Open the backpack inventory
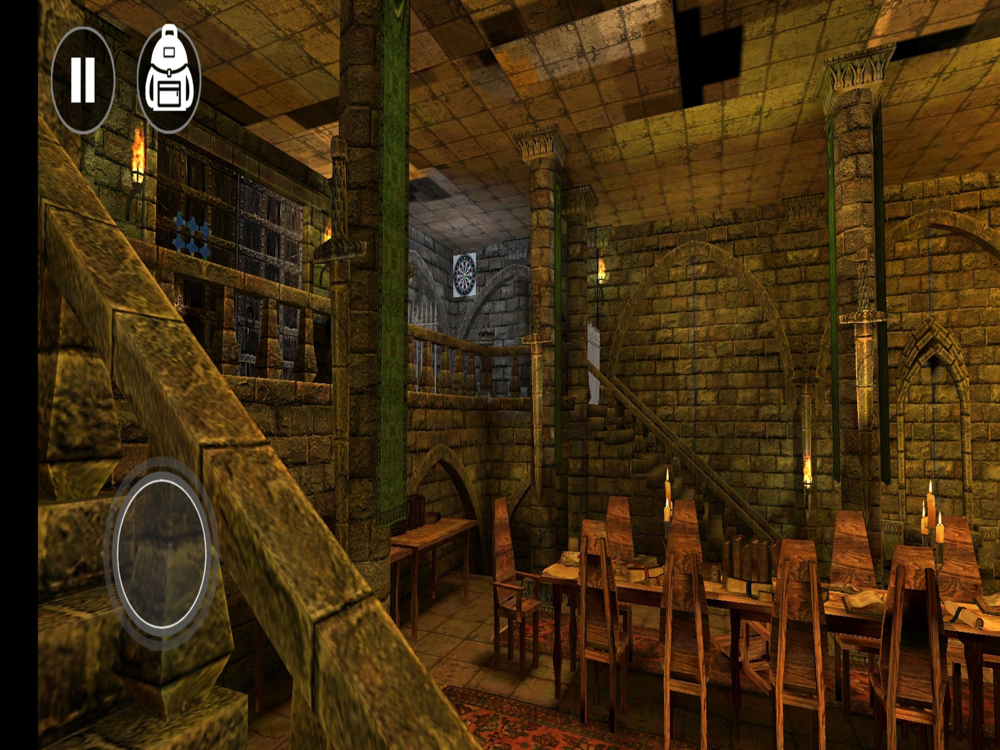Image resolution: width=1000 pixels, height=750 pixels. 168,81
